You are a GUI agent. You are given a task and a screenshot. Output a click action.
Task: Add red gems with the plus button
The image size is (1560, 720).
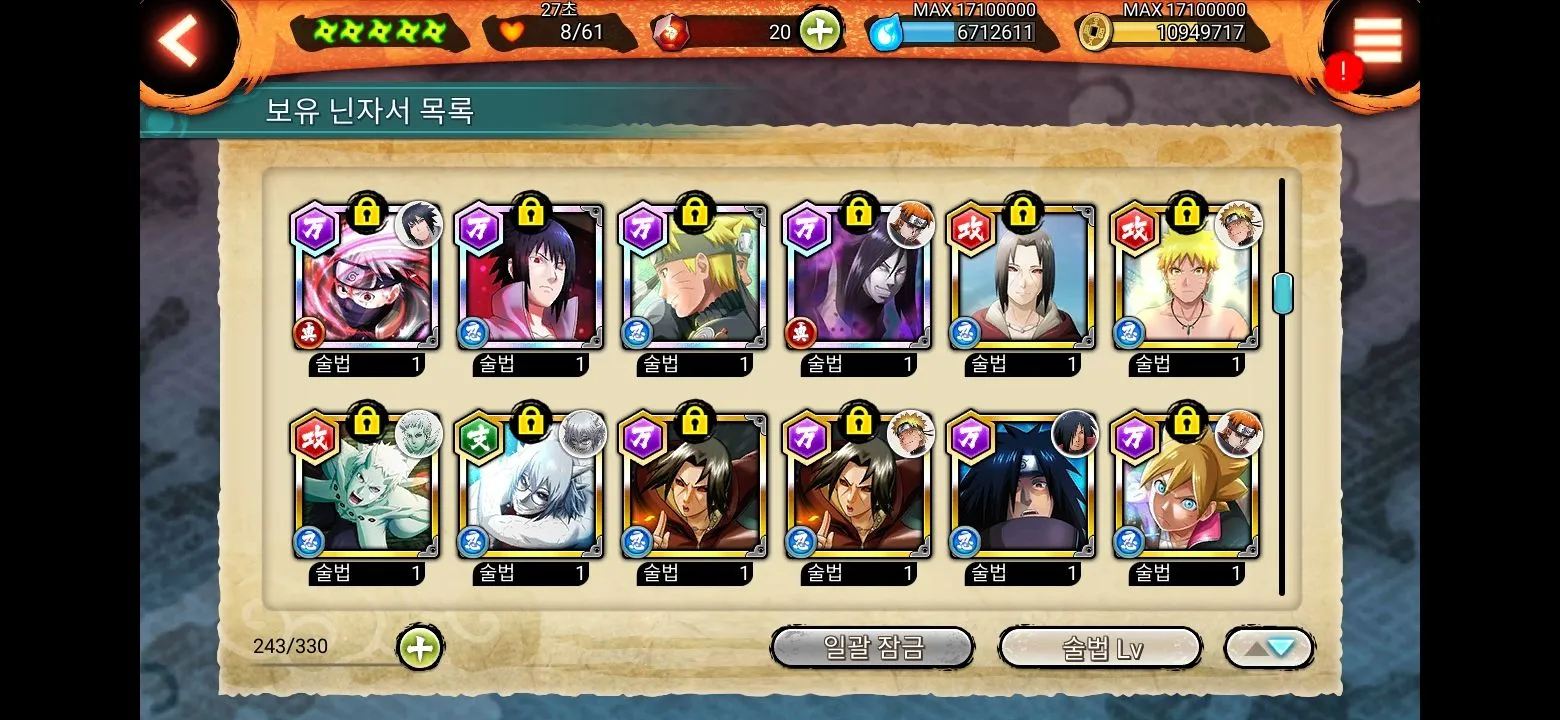818,31
